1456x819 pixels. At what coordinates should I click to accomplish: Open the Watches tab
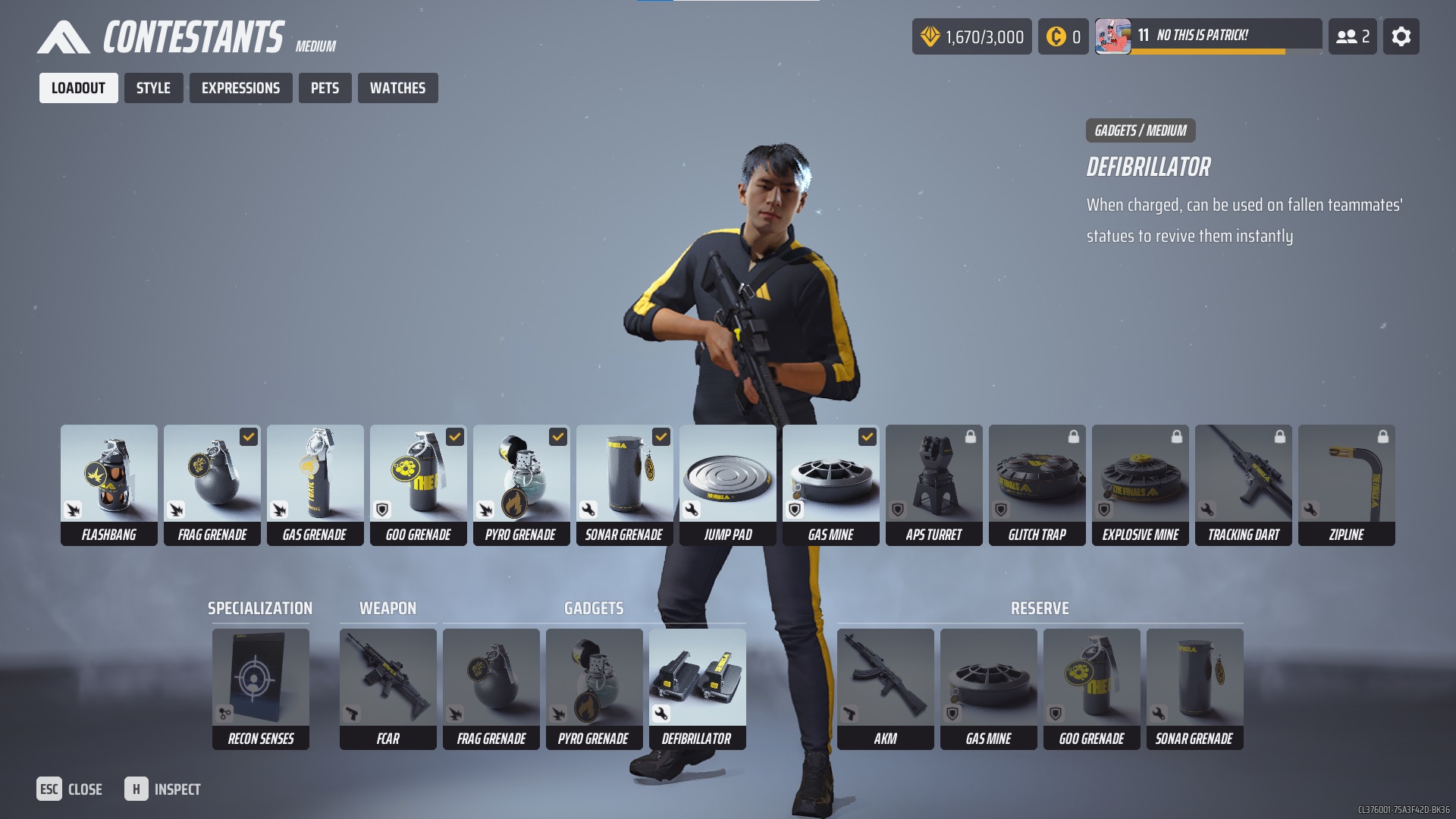[x=397, y=87]
